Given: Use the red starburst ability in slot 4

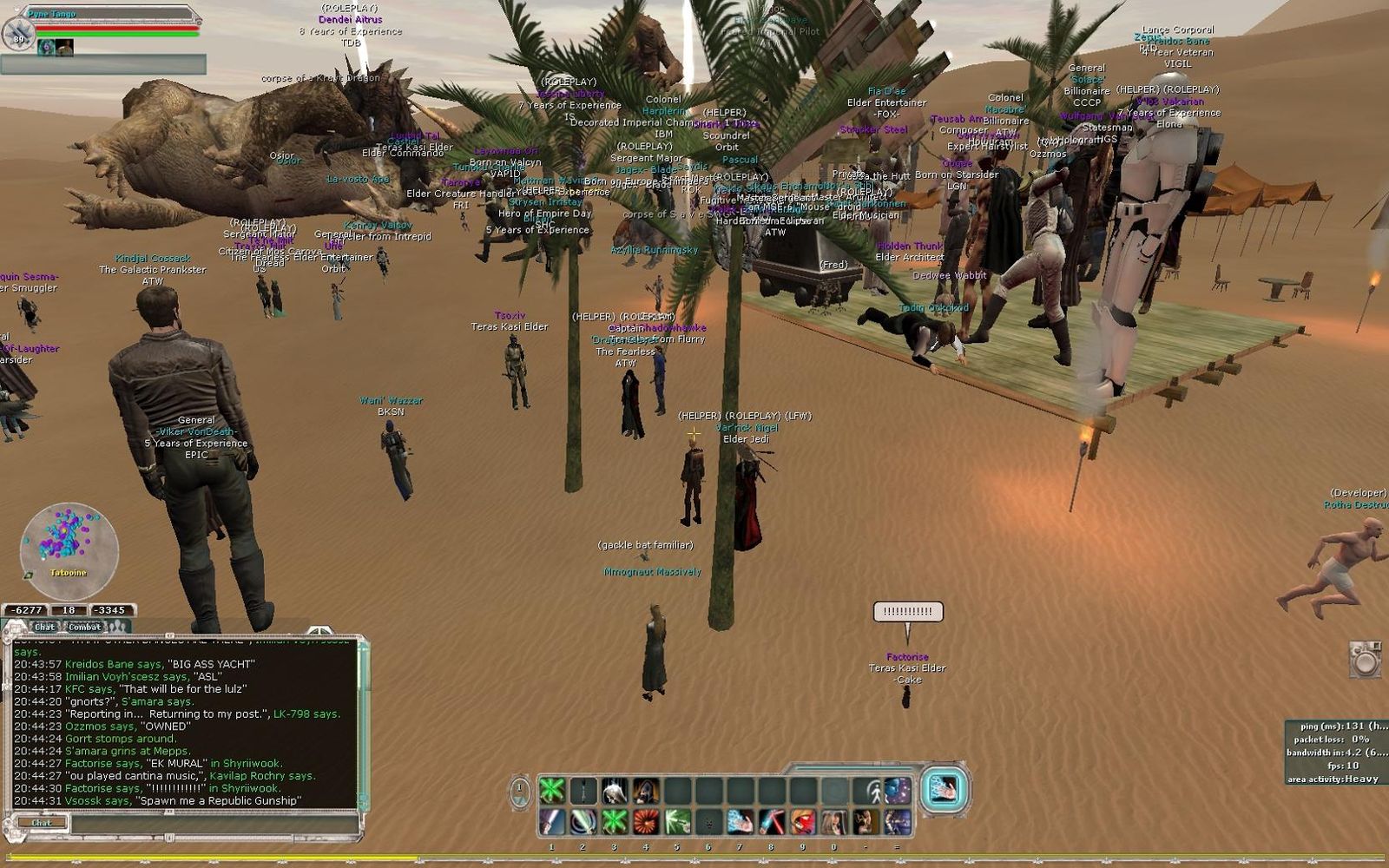Looking at the screenshot, I should coord(645,821).
